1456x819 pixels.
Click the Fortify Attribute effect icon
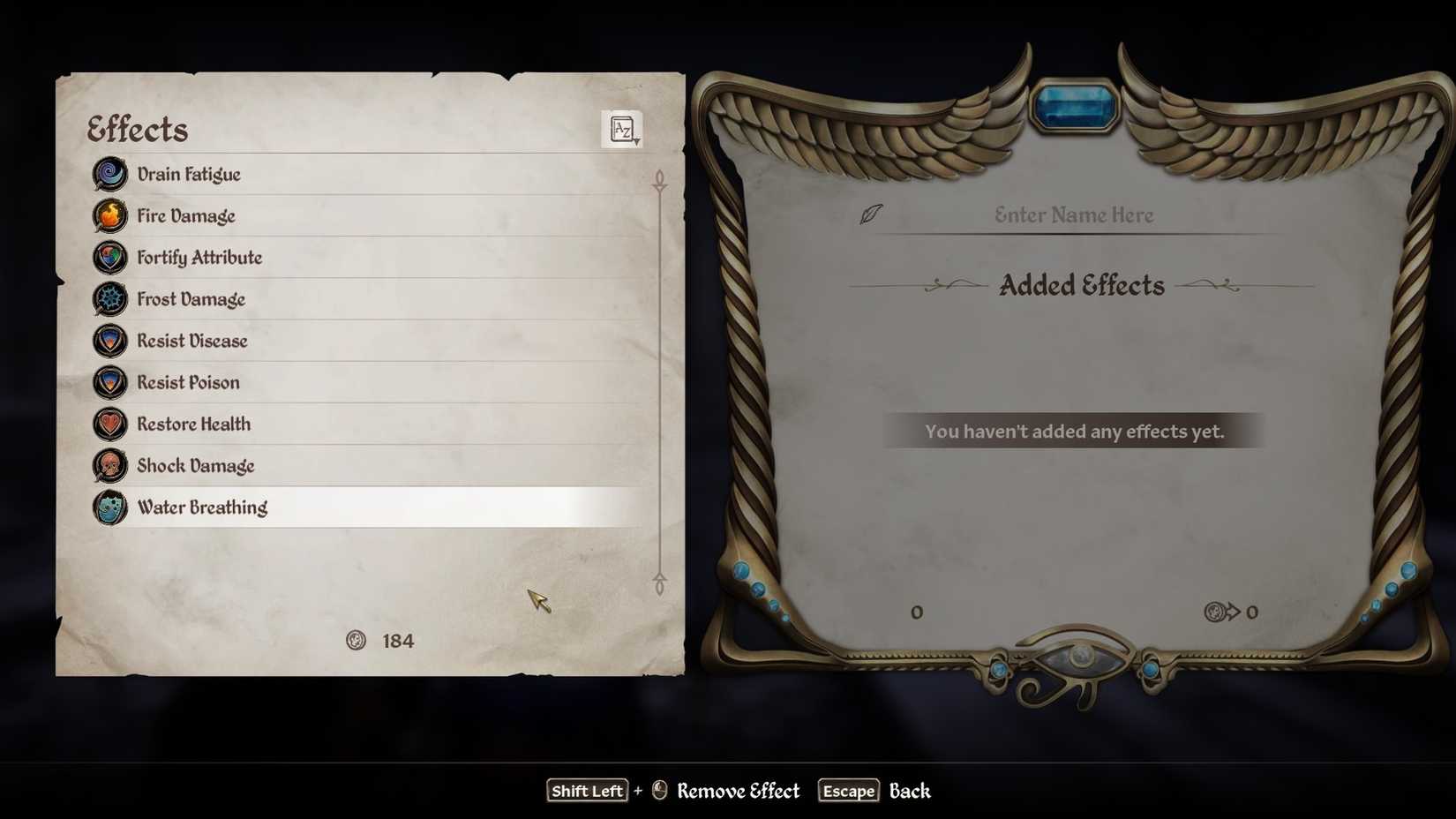point(109,257)
